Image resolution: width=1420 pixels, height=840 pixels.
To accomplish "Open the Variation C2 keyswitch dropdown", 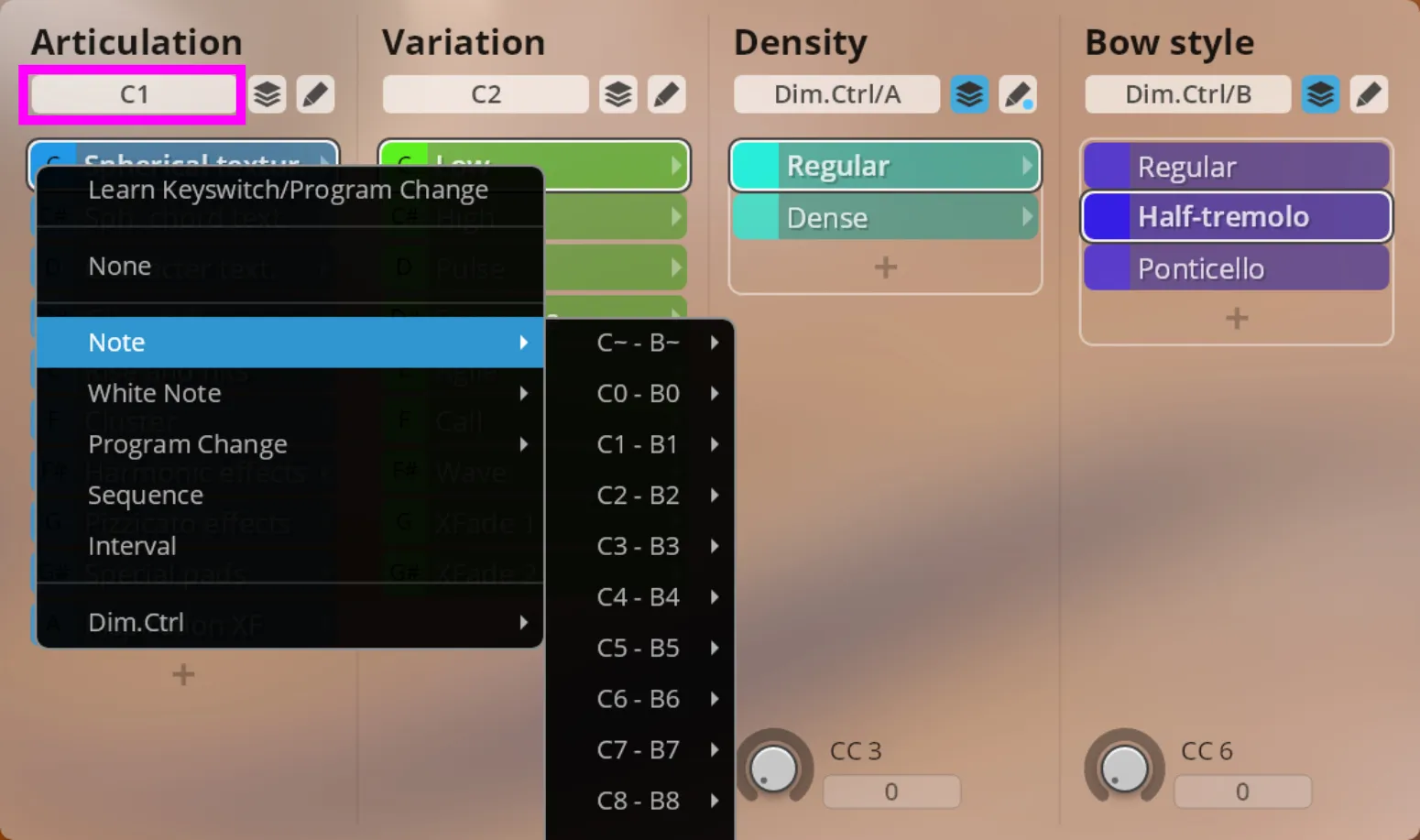I will (x=486, y=94).
